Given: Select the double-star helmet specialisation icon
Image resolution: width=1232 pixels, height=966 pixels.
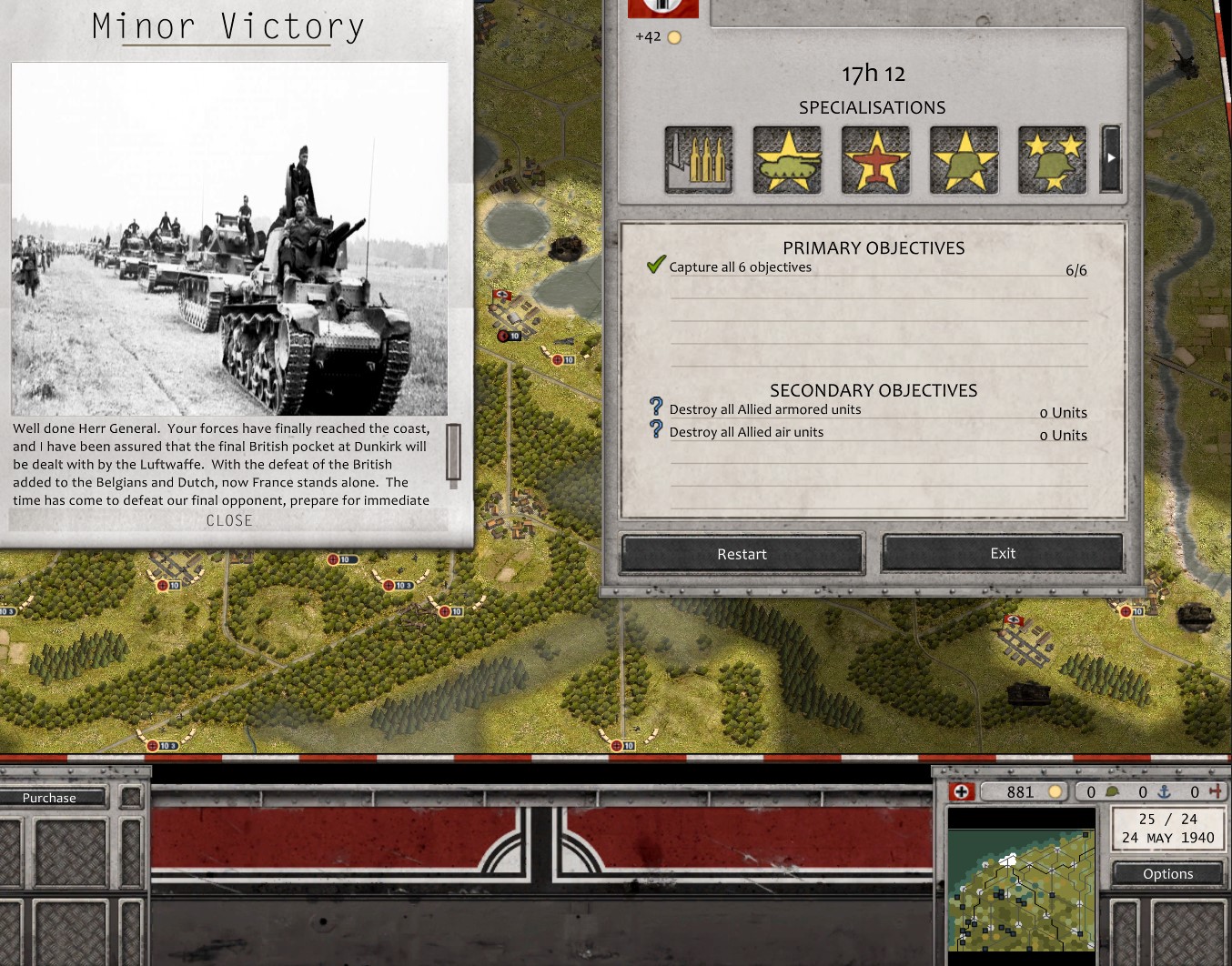Looking at the screenshot, I should (1052, 160).
